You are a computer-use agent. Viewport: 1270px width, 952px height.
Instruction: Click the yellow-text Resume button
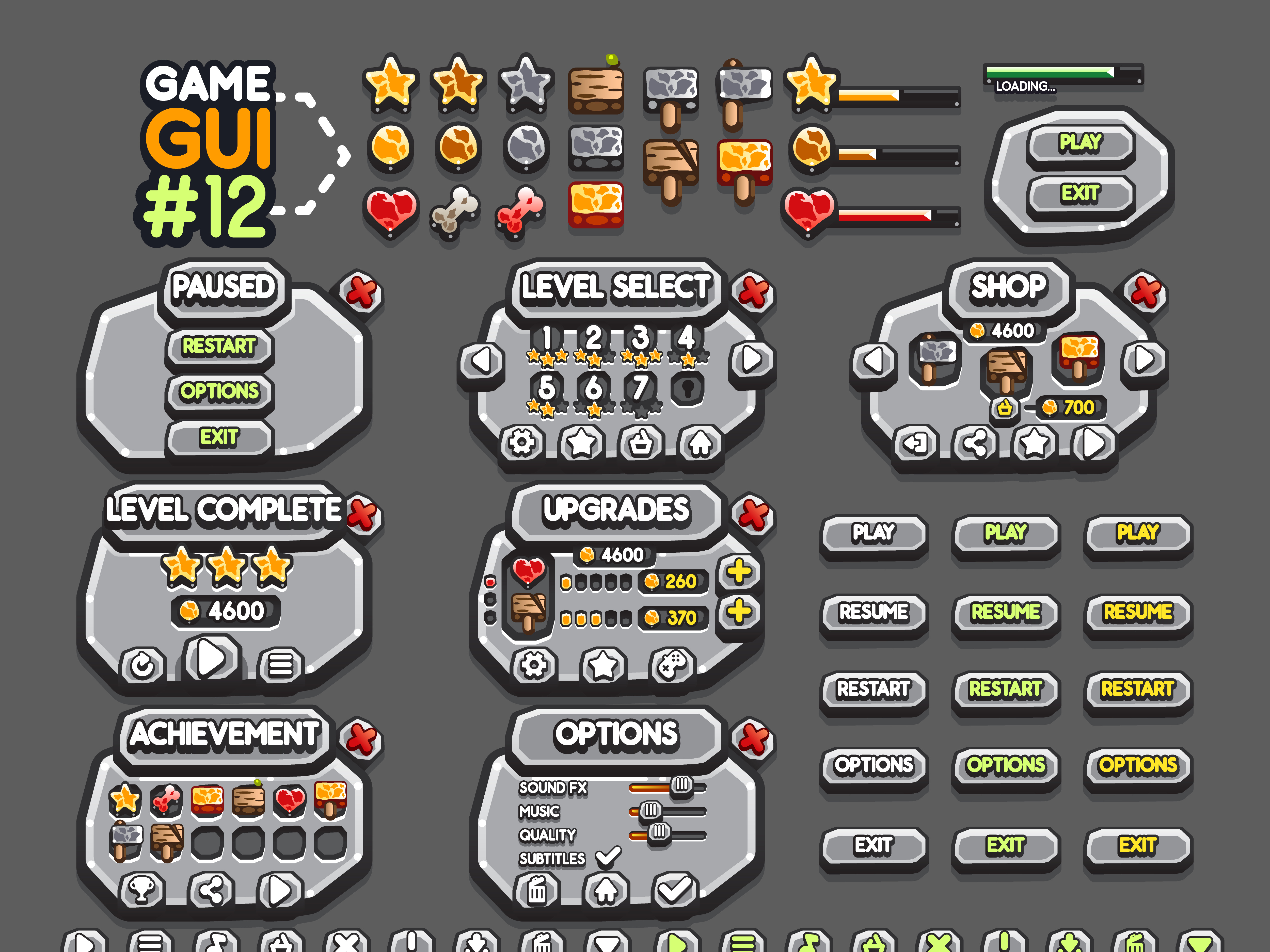[x=1137, y=612]
